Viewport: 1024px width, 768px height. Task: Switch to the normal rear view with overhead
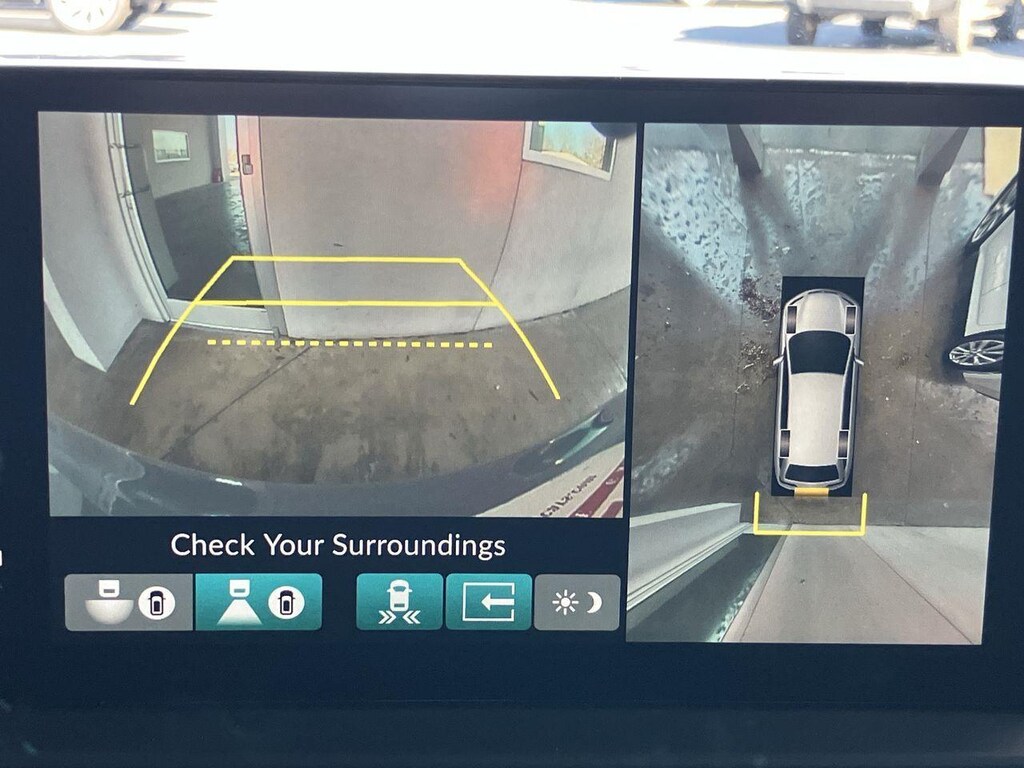pyautogui.click(x=258, y=602)
